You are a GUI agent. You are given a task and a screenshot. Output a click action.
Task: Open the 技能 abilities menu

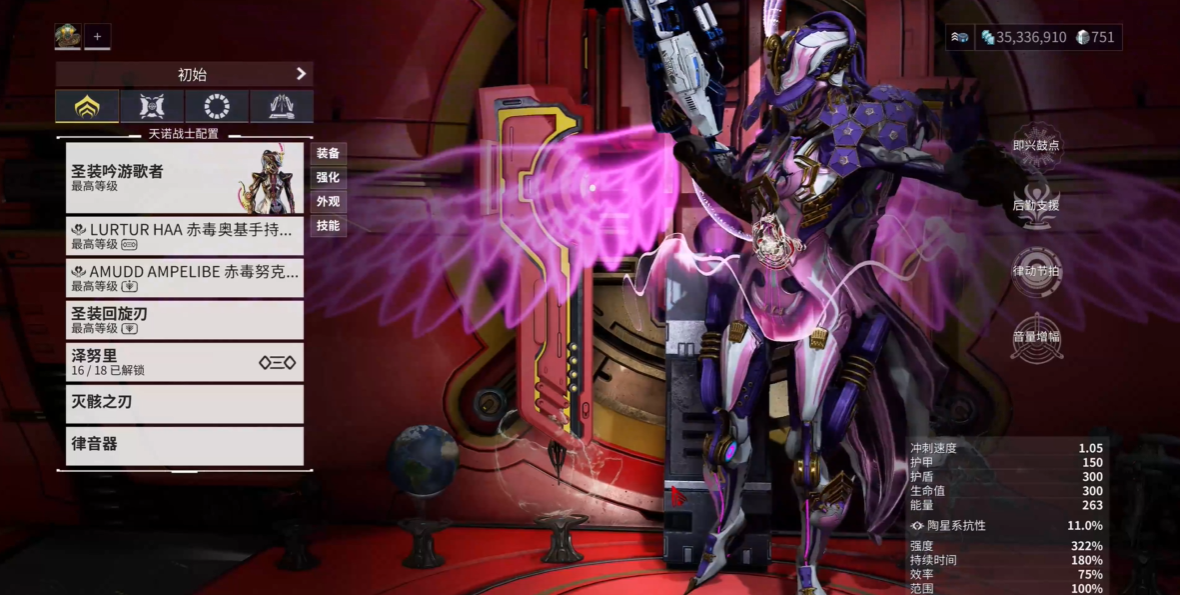coord(328,225)
